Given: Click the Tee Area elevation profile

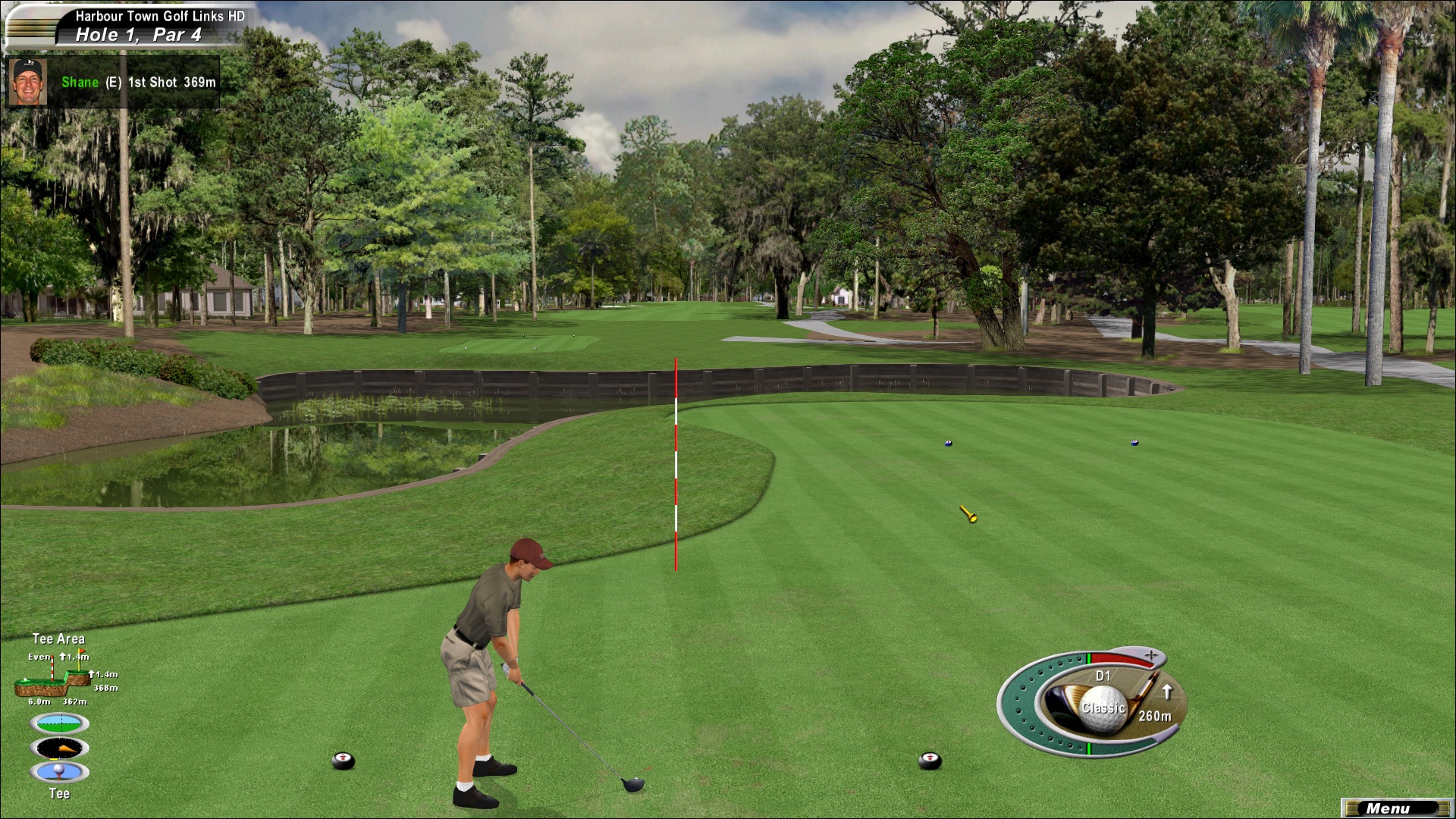Looking at the screenshot, I should point(53,679).
